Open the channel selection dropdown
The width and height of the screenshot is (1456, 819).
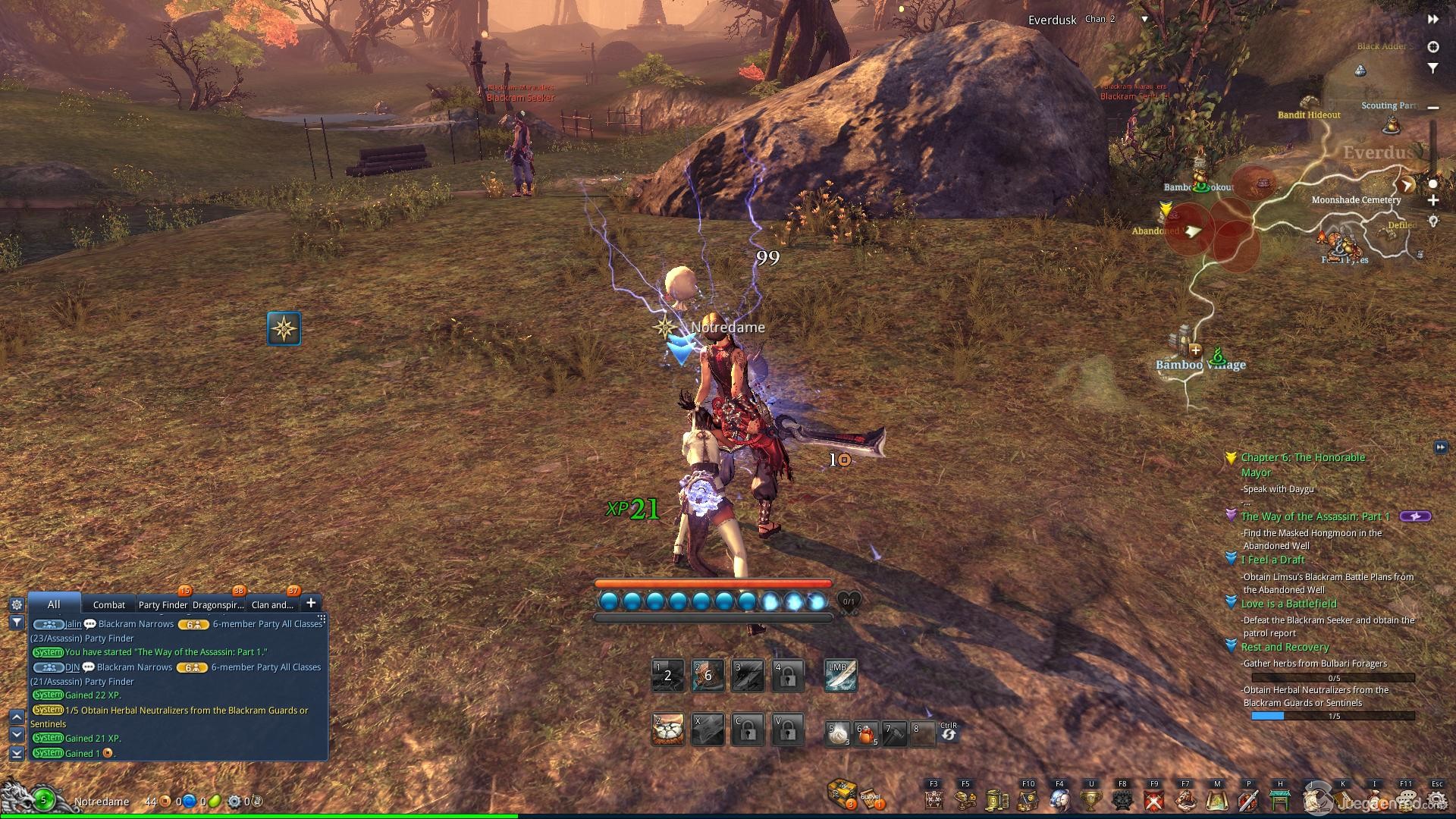pyautogui.click(x=1144, y=20)
